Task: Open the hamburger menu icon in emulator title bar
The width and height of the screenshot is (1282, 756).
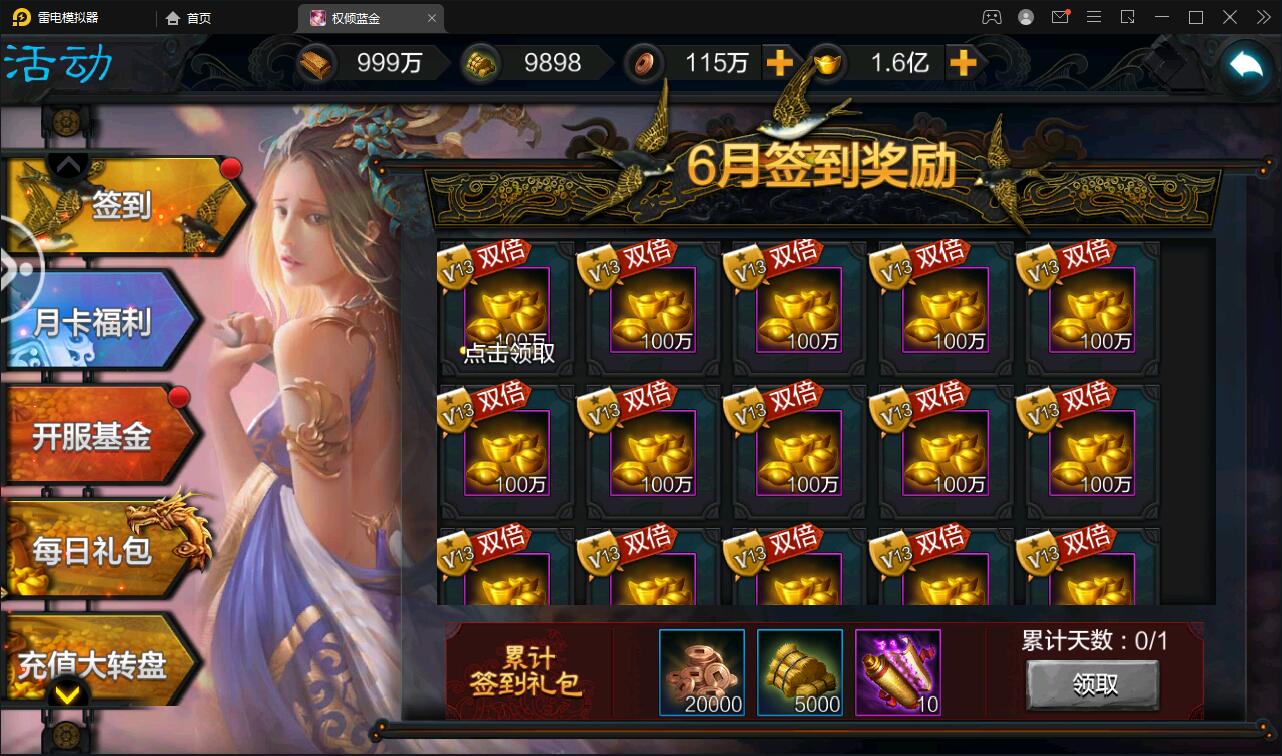Action: click(1095, 17)
